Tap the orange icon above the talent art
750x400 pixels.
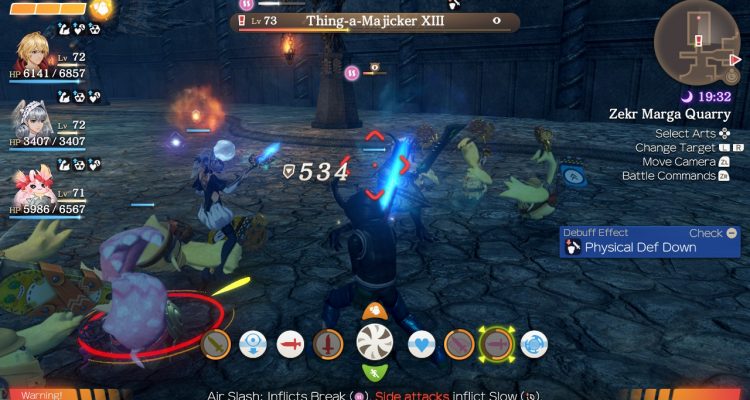pyautogui.click(x=375, y=311)
